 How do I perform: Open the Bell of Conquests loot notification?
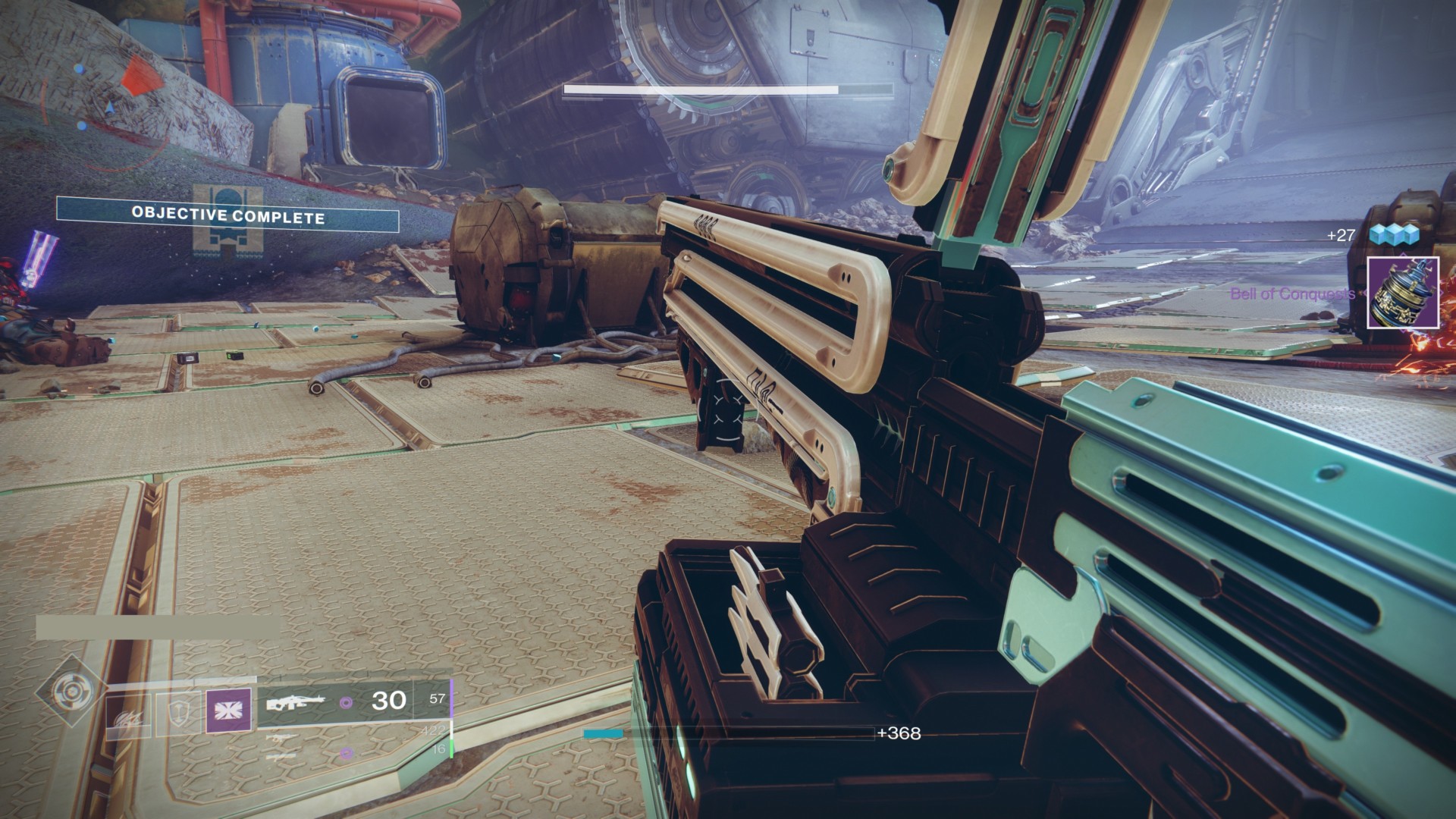1402,293
